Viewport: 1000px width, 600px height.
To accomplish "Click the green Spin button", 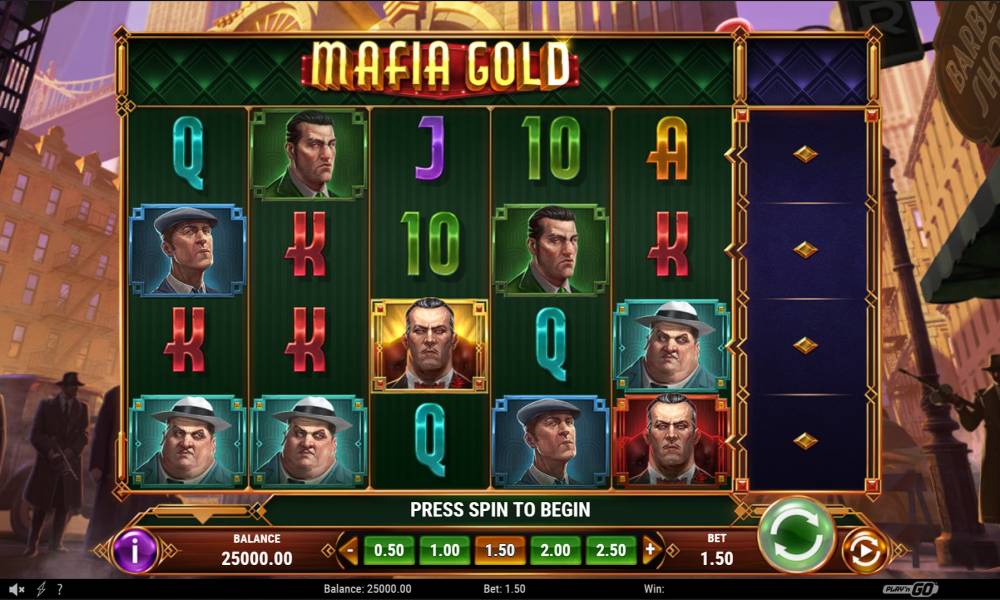I will click(796, 535).
